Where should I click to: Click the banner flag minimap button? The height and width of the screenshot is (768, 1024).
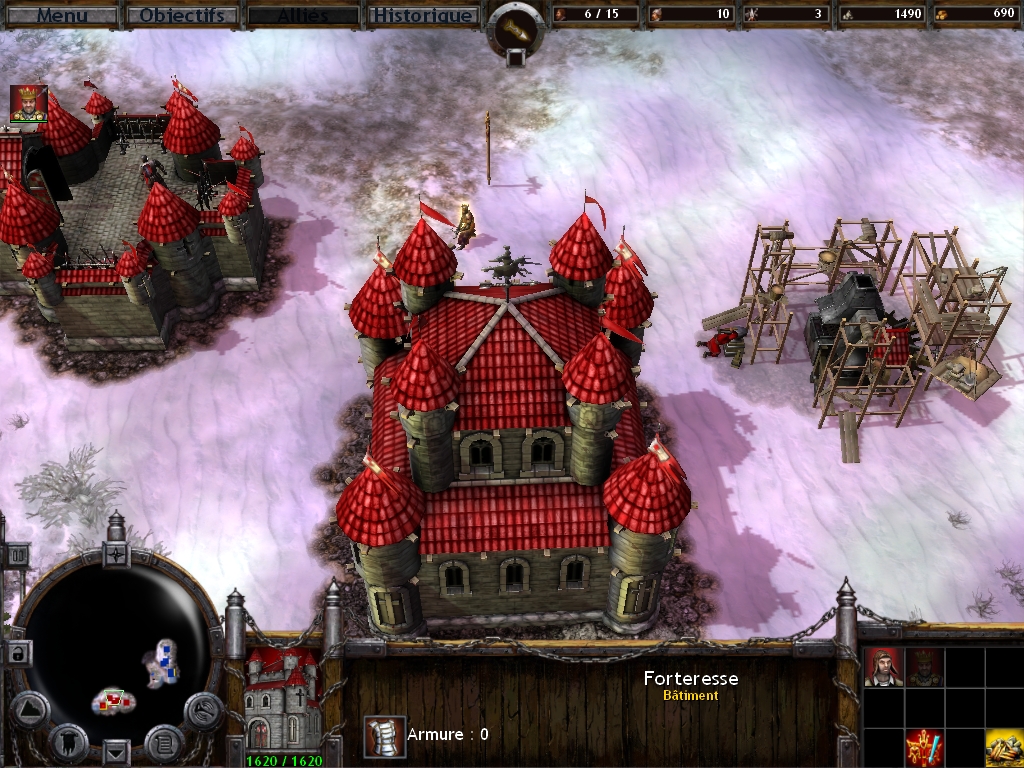pyautogui.click(x=68, y=741)
